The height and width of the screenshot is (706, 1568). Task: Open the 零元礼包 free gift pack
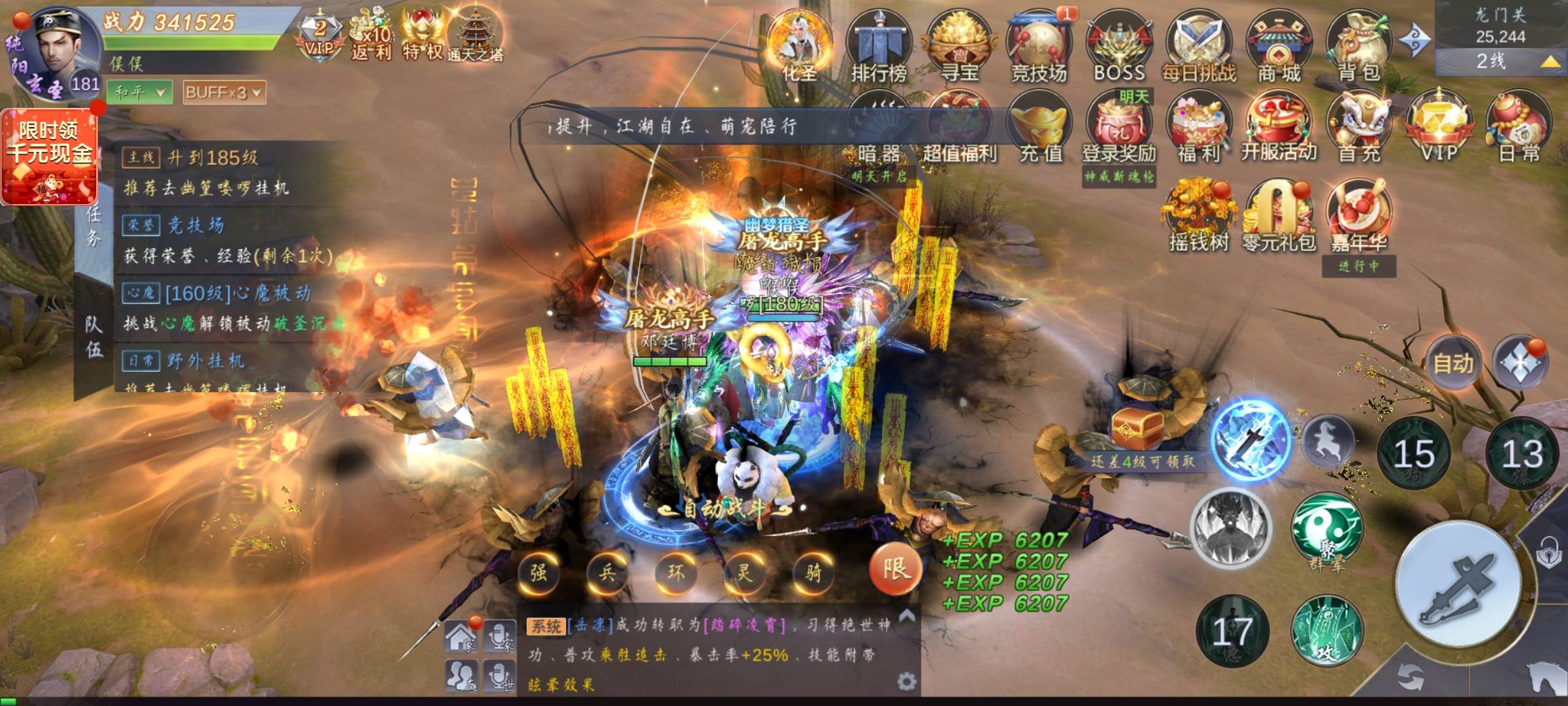coord(1279,216)
